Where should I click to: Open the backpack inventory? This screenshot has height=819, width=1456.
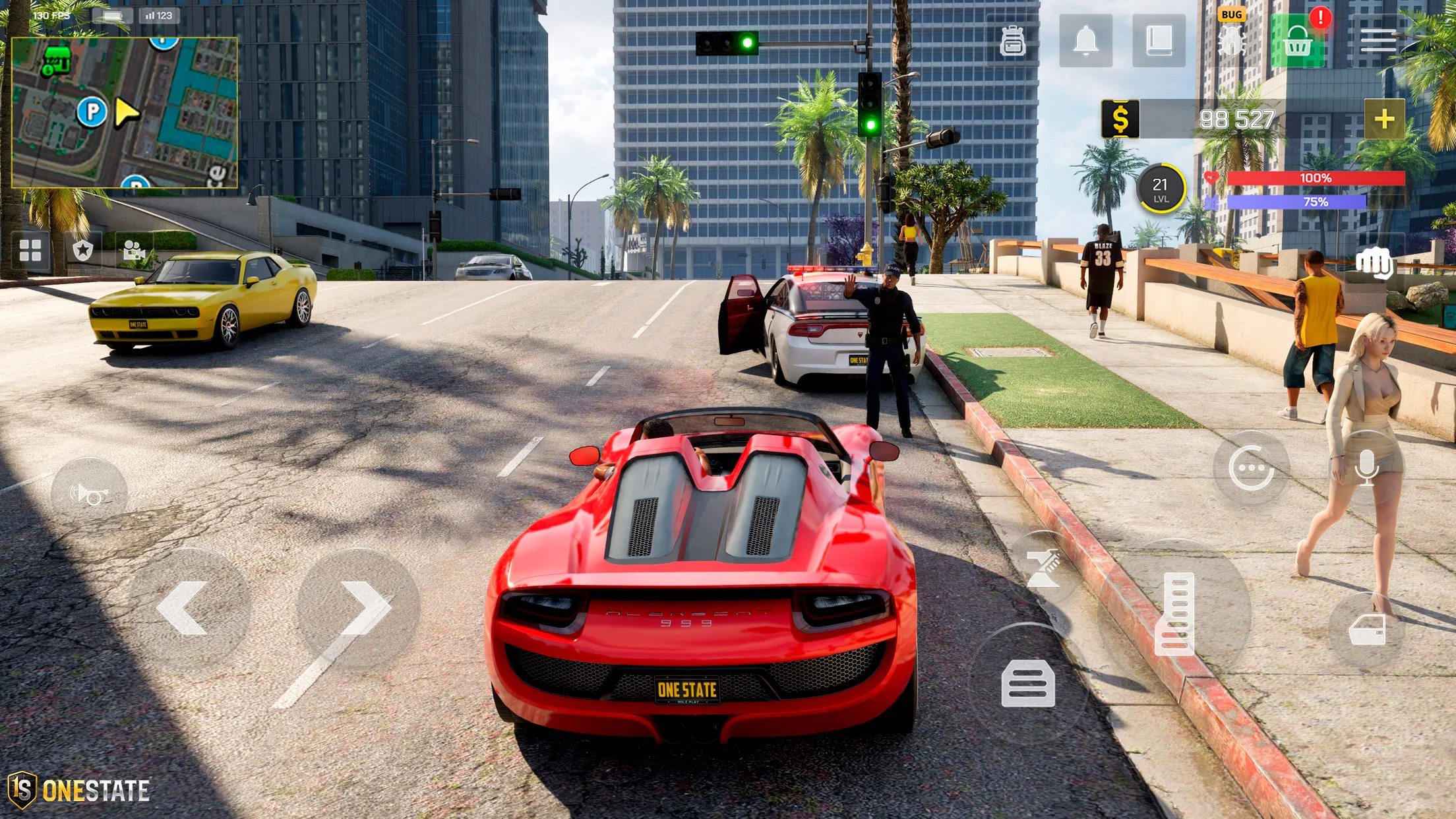(x=1012, y=41)
